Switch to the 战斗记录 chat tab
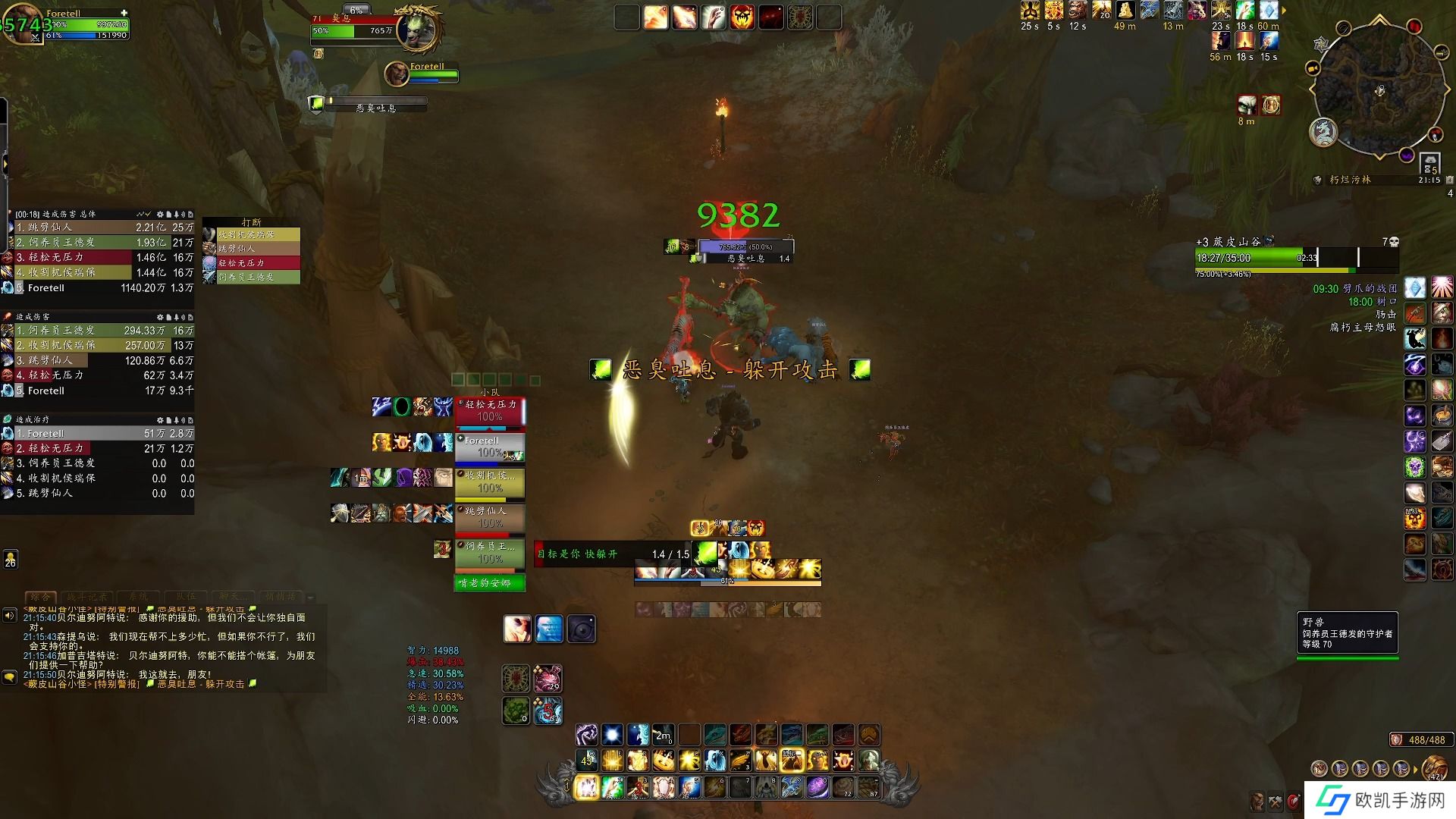The height and width of the screenshot is (819, 1456). click(x=87, y=597)
